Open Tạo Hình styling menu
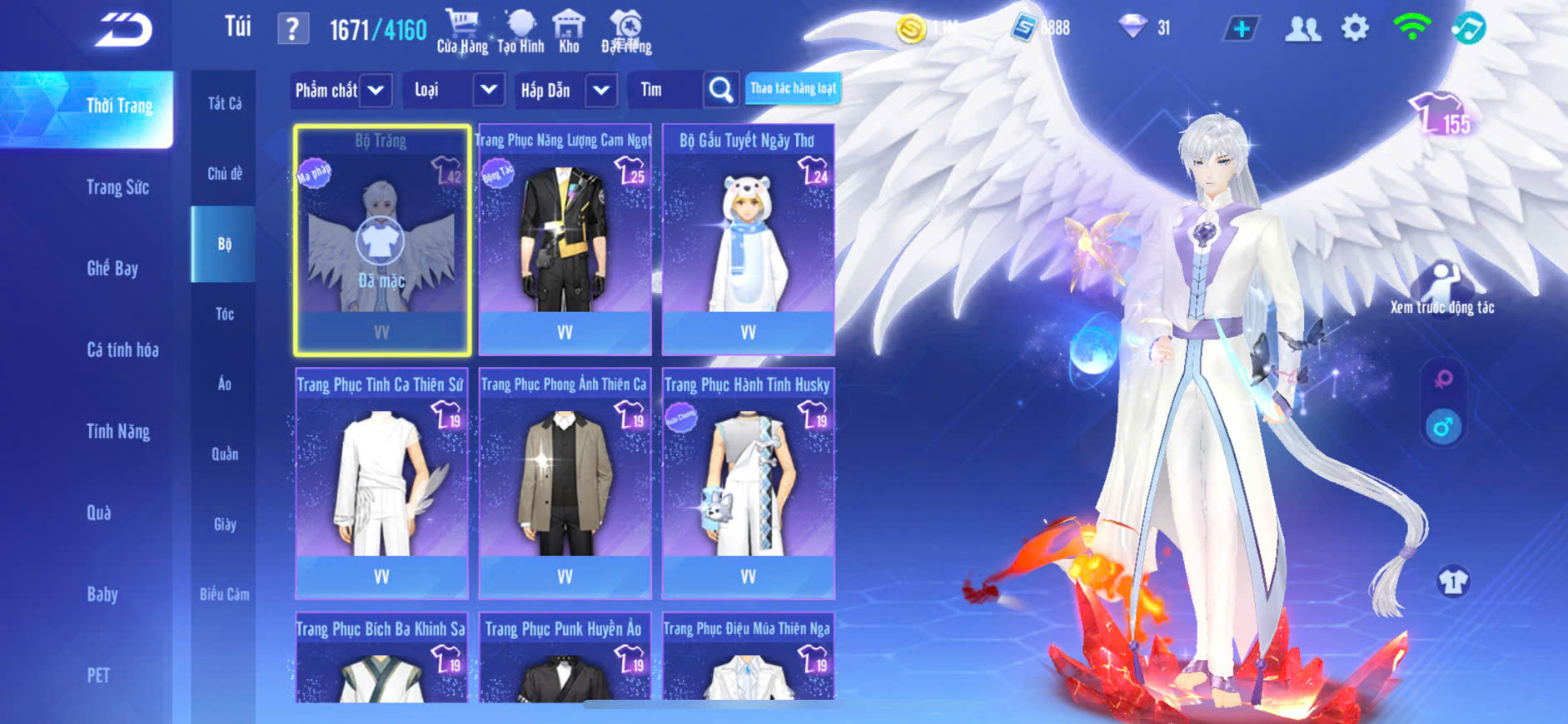The width and height of the screenshot is (1568, 724). pyautogui.click(x=520, y=31)
